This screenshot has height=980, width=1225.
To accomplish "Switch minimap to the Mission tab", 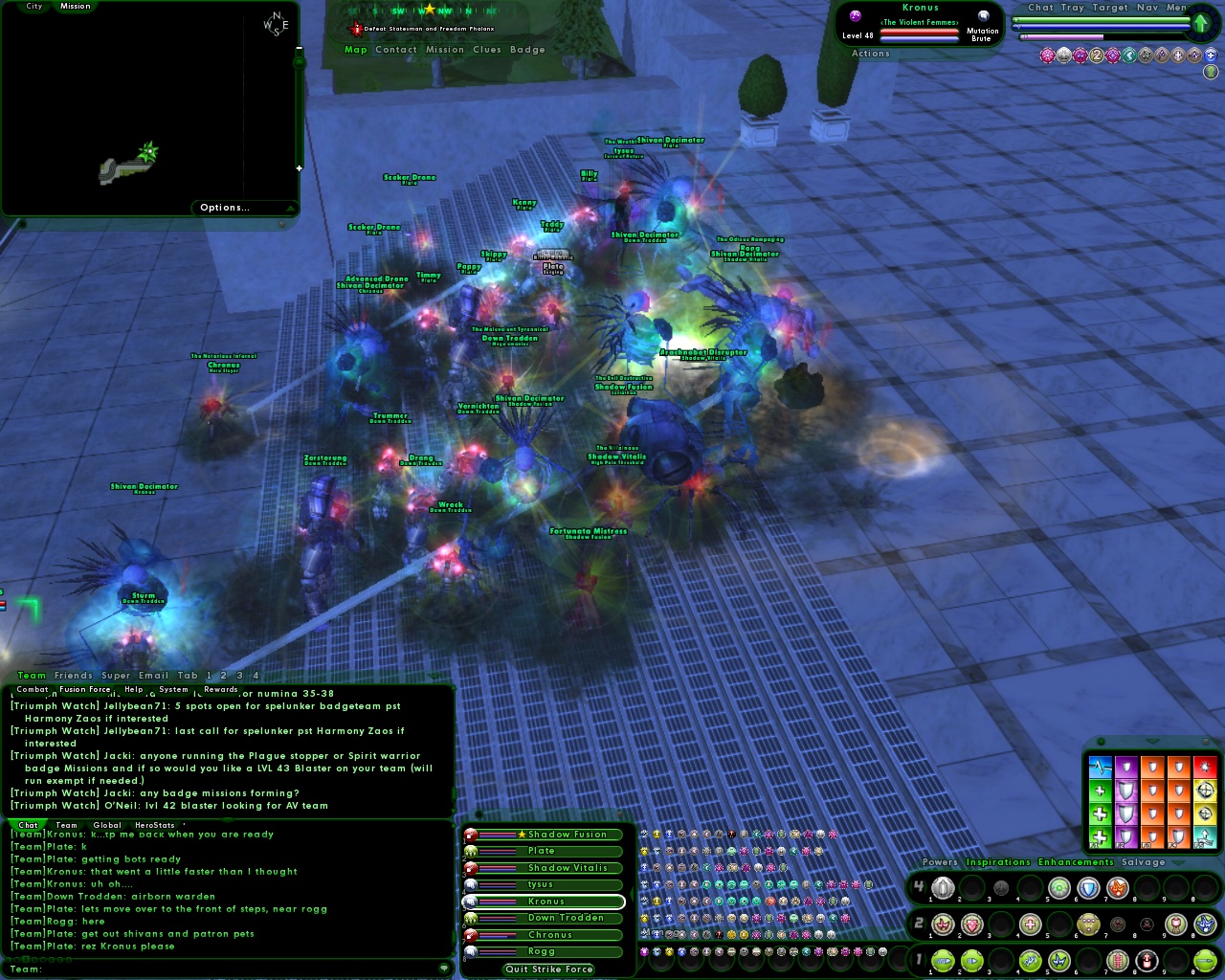I will (75, 7).
